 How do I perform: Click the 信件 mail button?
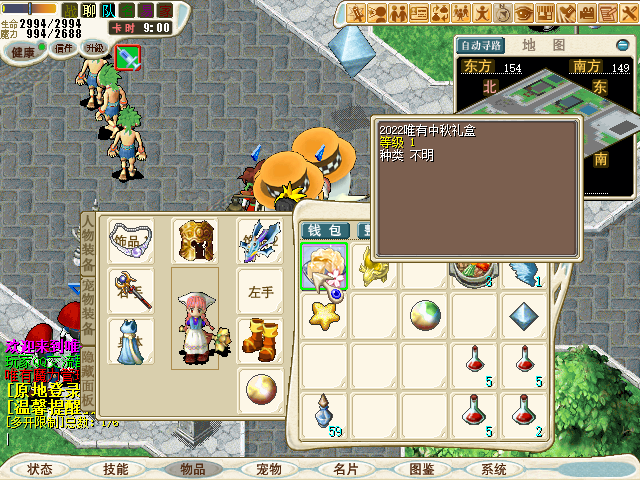click(x=64, y=48)
